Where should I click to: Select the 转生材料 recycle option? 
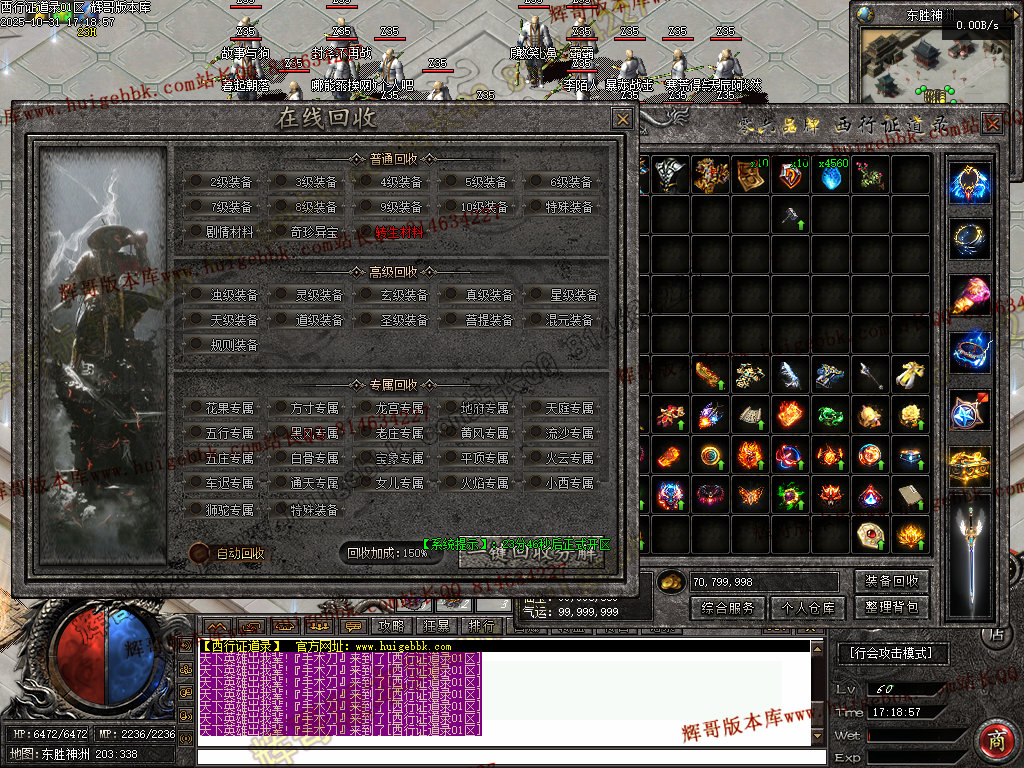click(365, 232)
